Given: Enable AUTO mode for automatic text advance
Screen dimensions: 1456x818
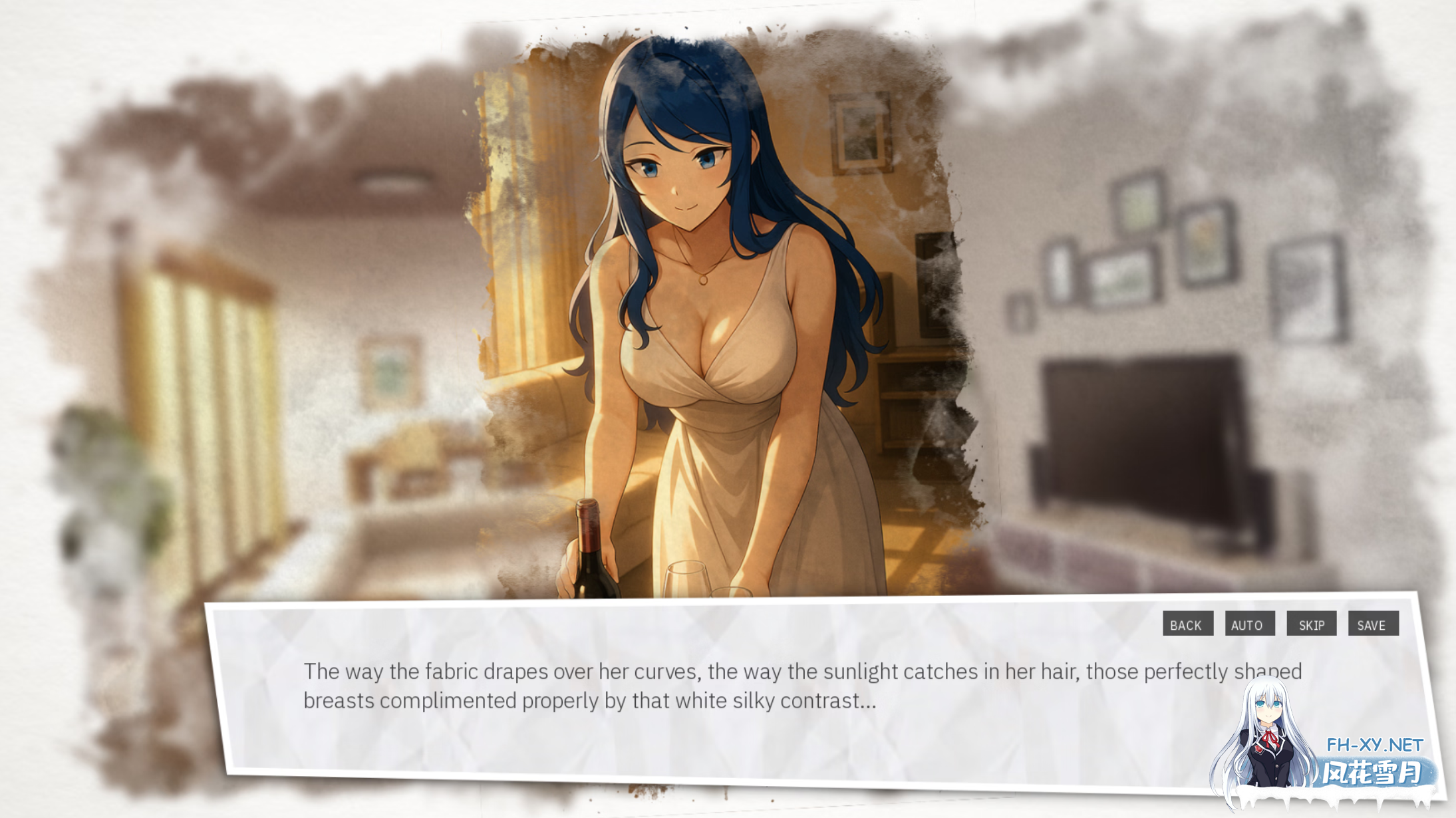Looking at the screenshot, I should pyautogui.click(x=1250, y=624).
